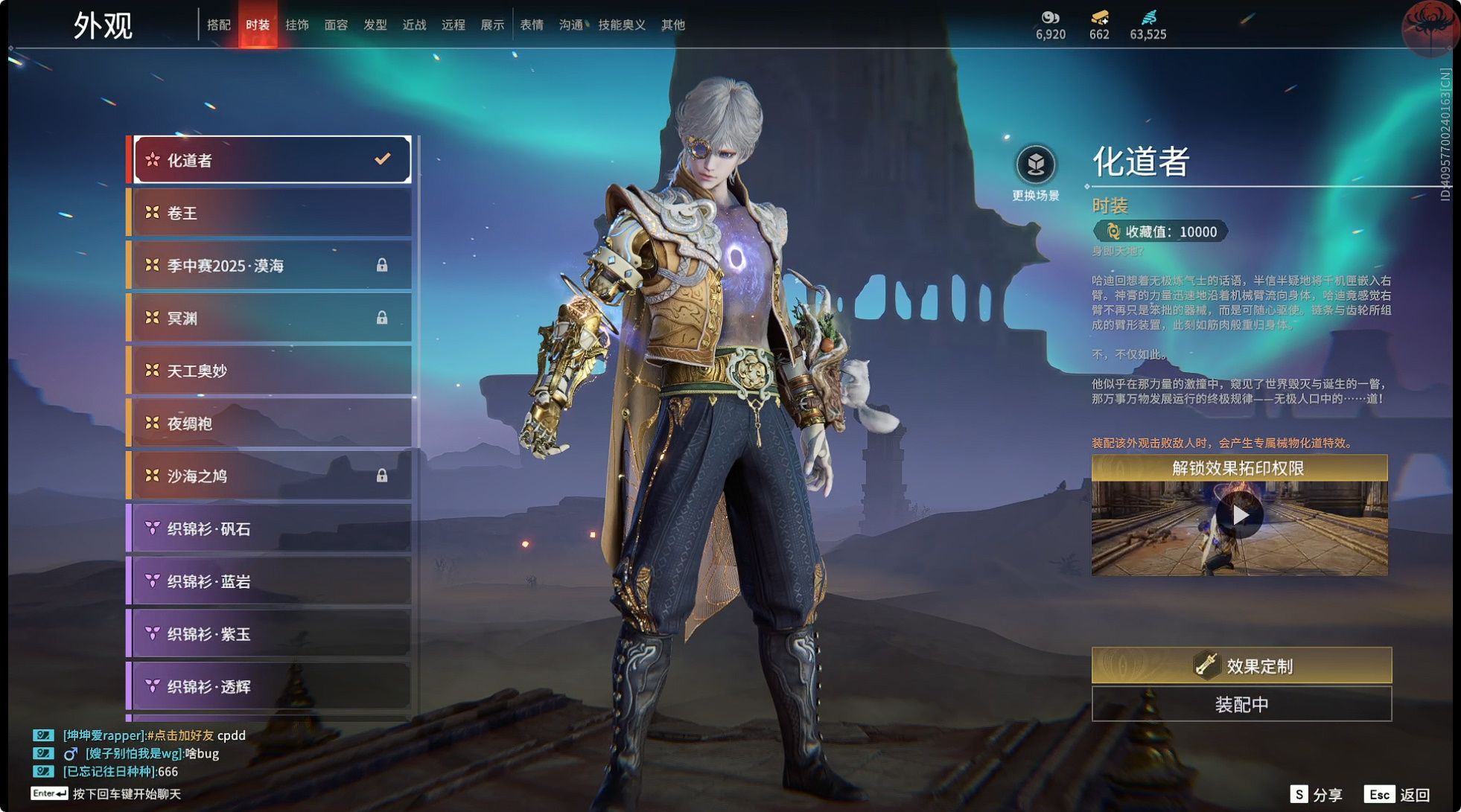
Task: Choose the 沙海之鸠 outfit
Action: pyautogui.click(x=271, y=476)
